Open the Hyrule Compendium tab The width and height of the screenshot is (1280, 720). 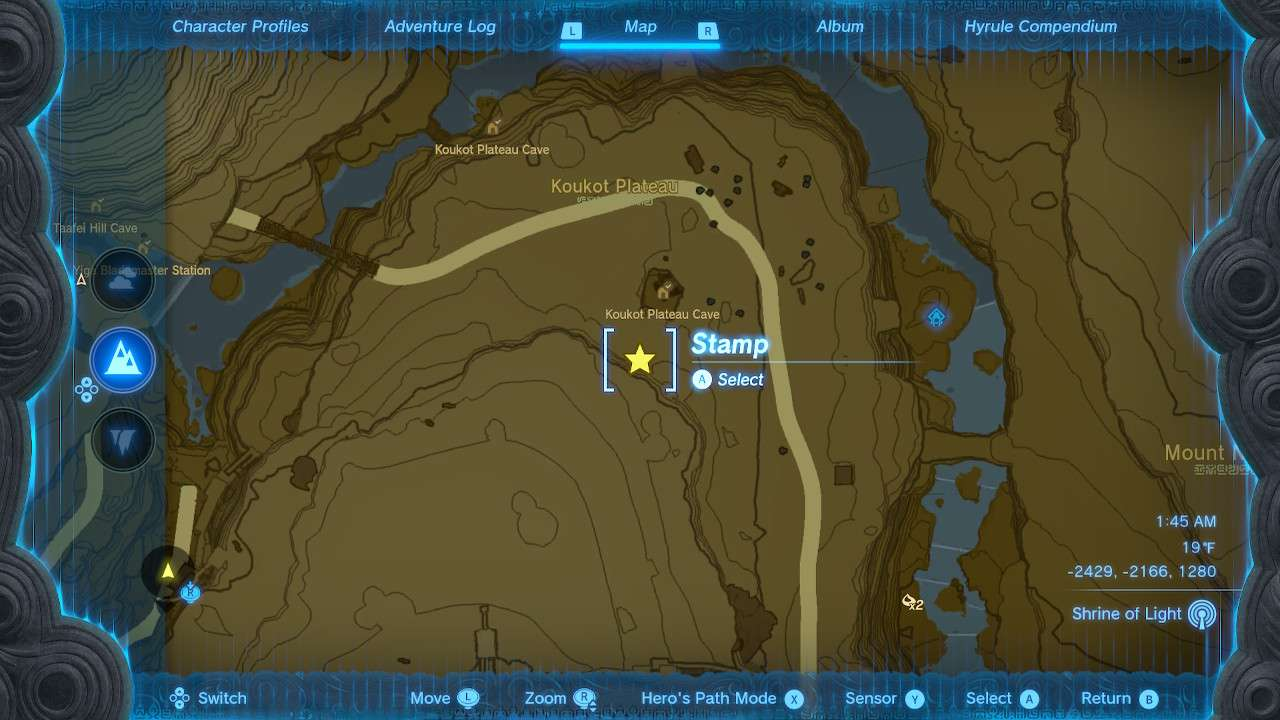point(1040,27)
